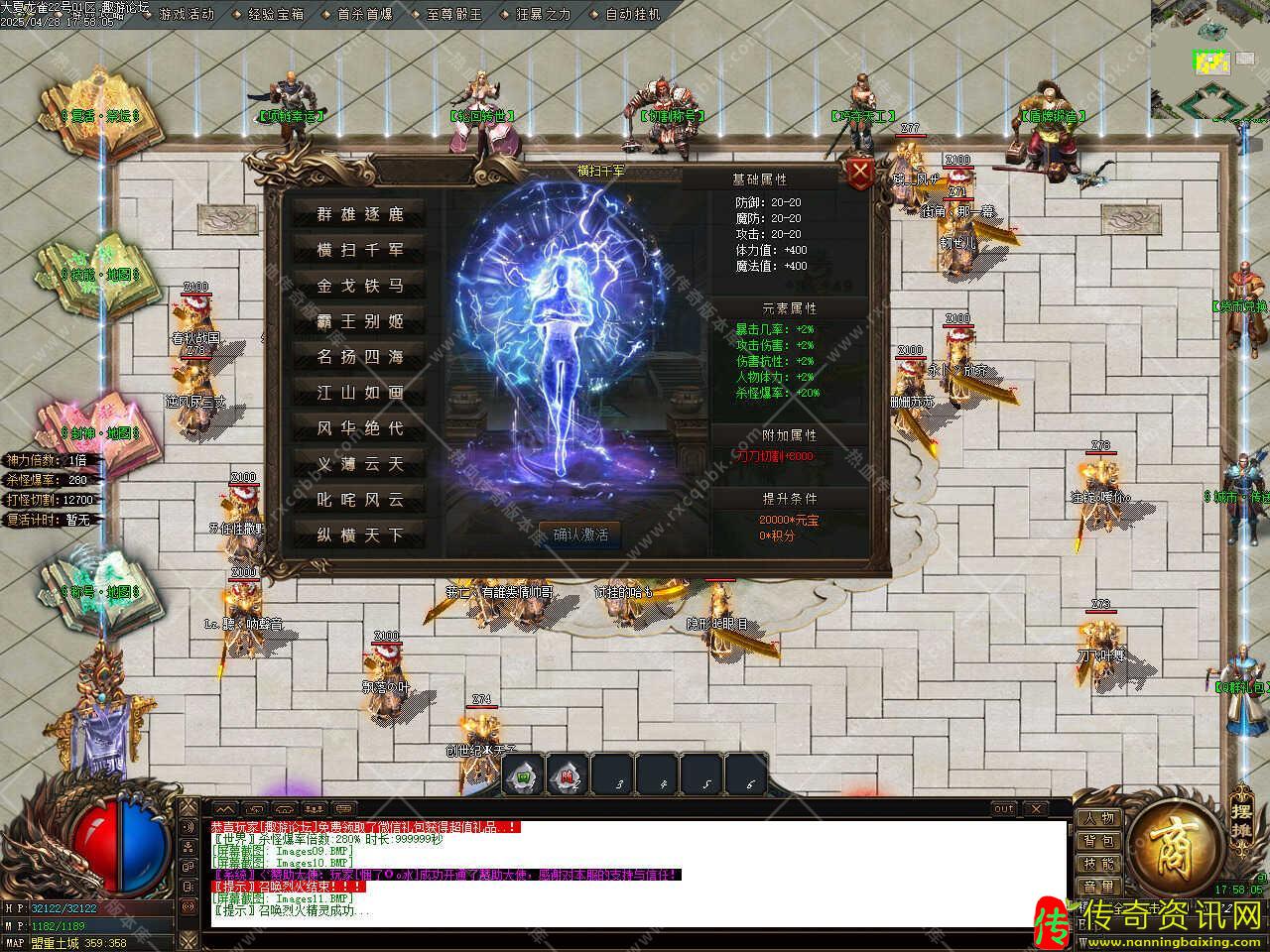Confirm activation with 确认激活 button
Screen dimensions: 1270x952
point(580,535)
